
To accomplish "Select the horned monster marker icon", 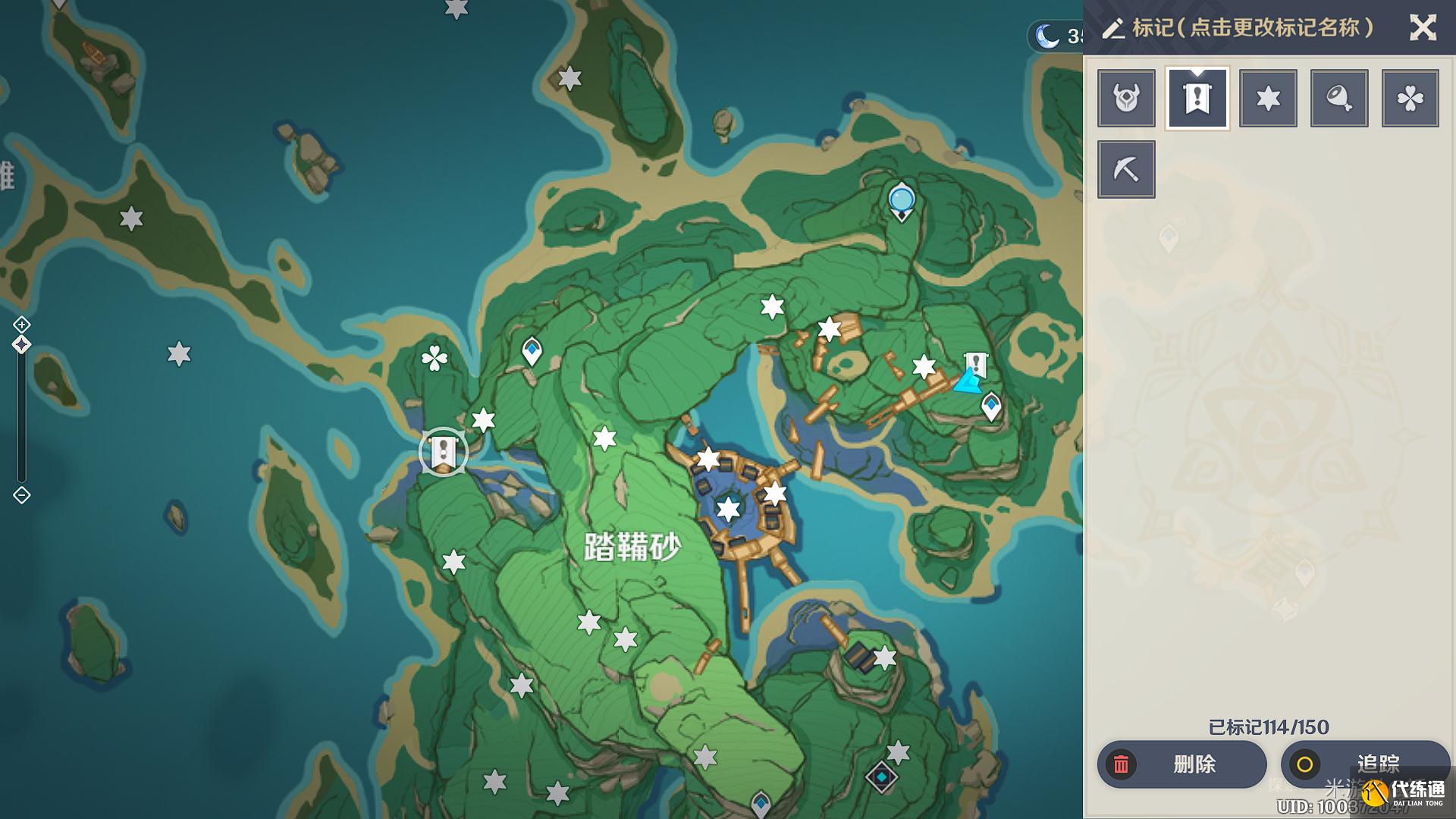I will click(1126, 98).
